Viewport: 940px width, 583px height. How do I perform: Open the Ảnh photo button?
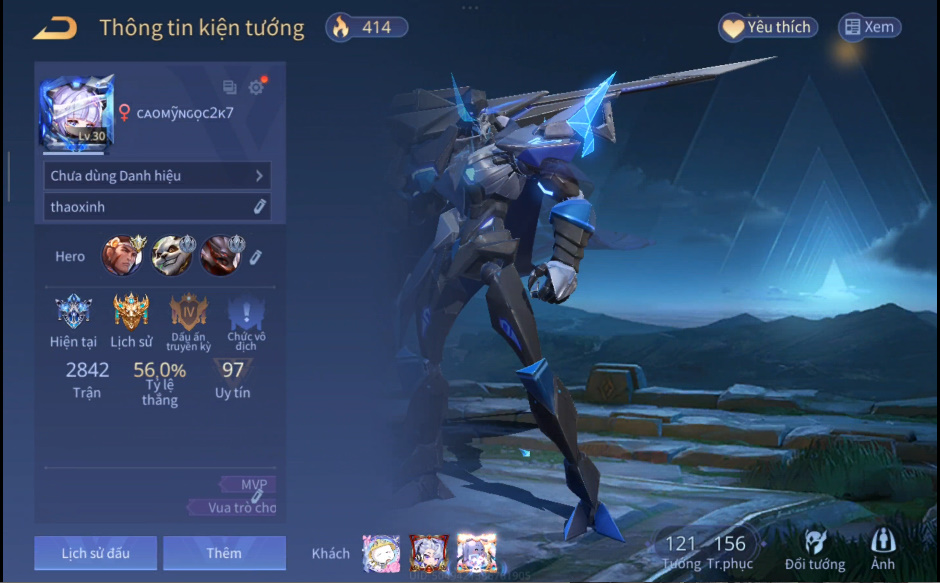(x=883, y=551)
